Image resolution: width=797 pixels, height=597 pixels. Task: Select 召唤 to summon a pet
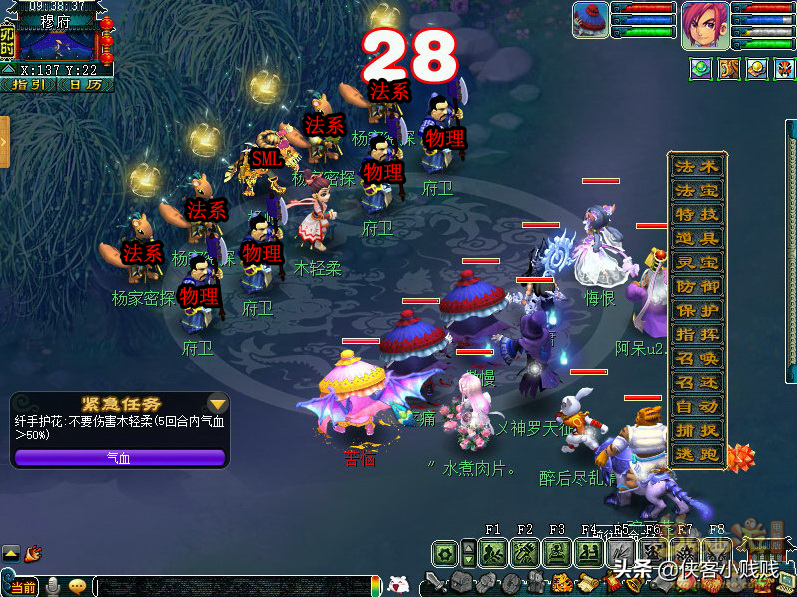[696, 359]
